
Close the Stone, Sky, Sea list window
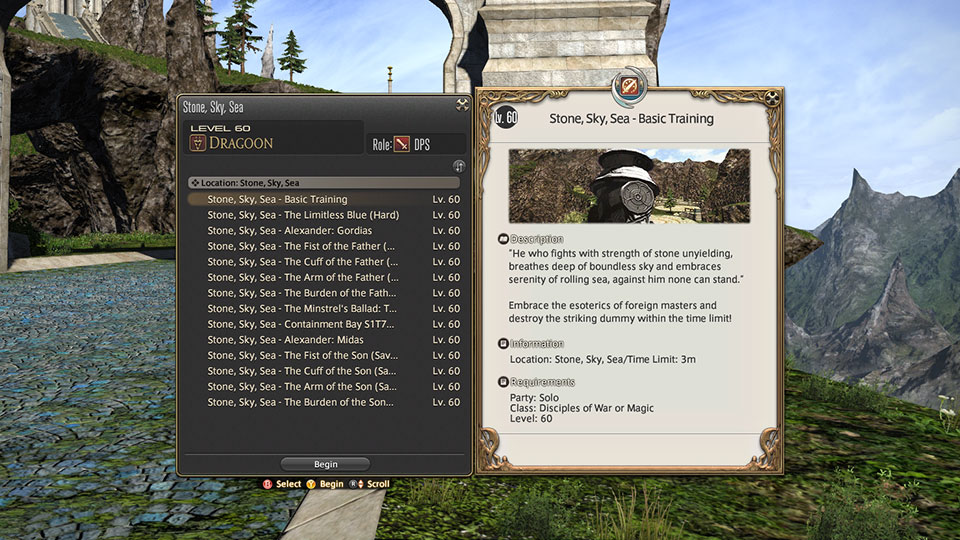462,104
